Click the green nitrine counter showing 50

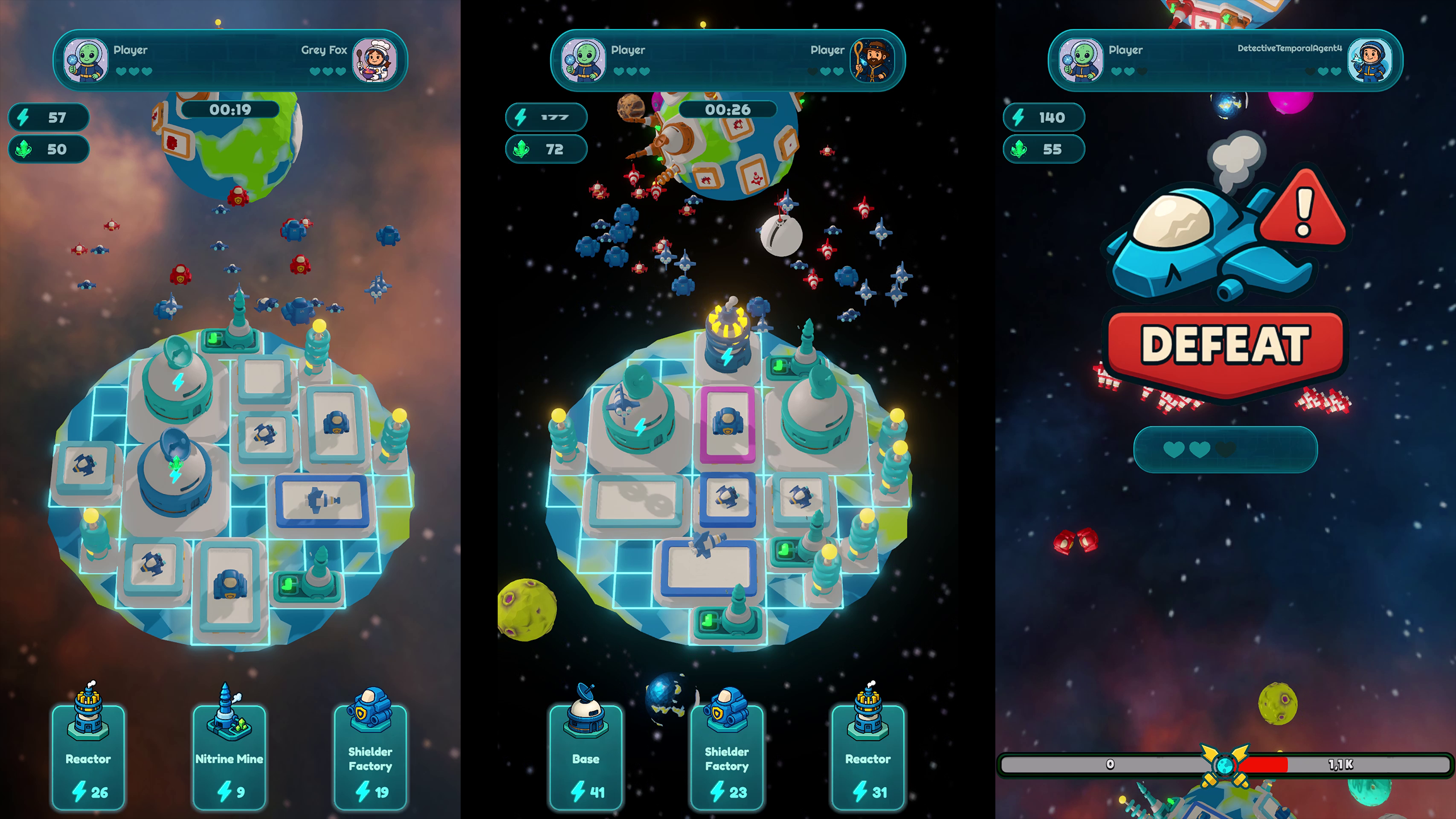point(48,150)
